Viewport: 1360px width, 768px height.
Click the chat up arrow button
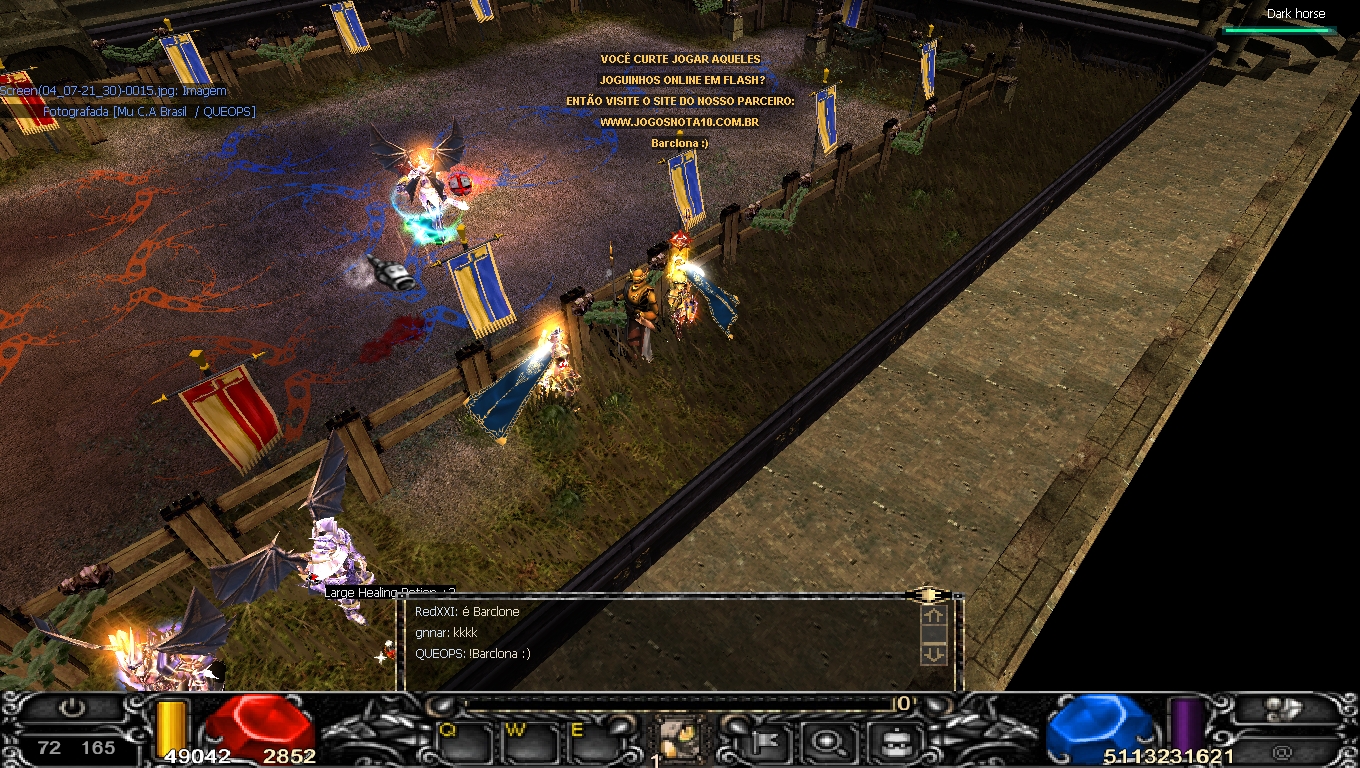point(933,617)
